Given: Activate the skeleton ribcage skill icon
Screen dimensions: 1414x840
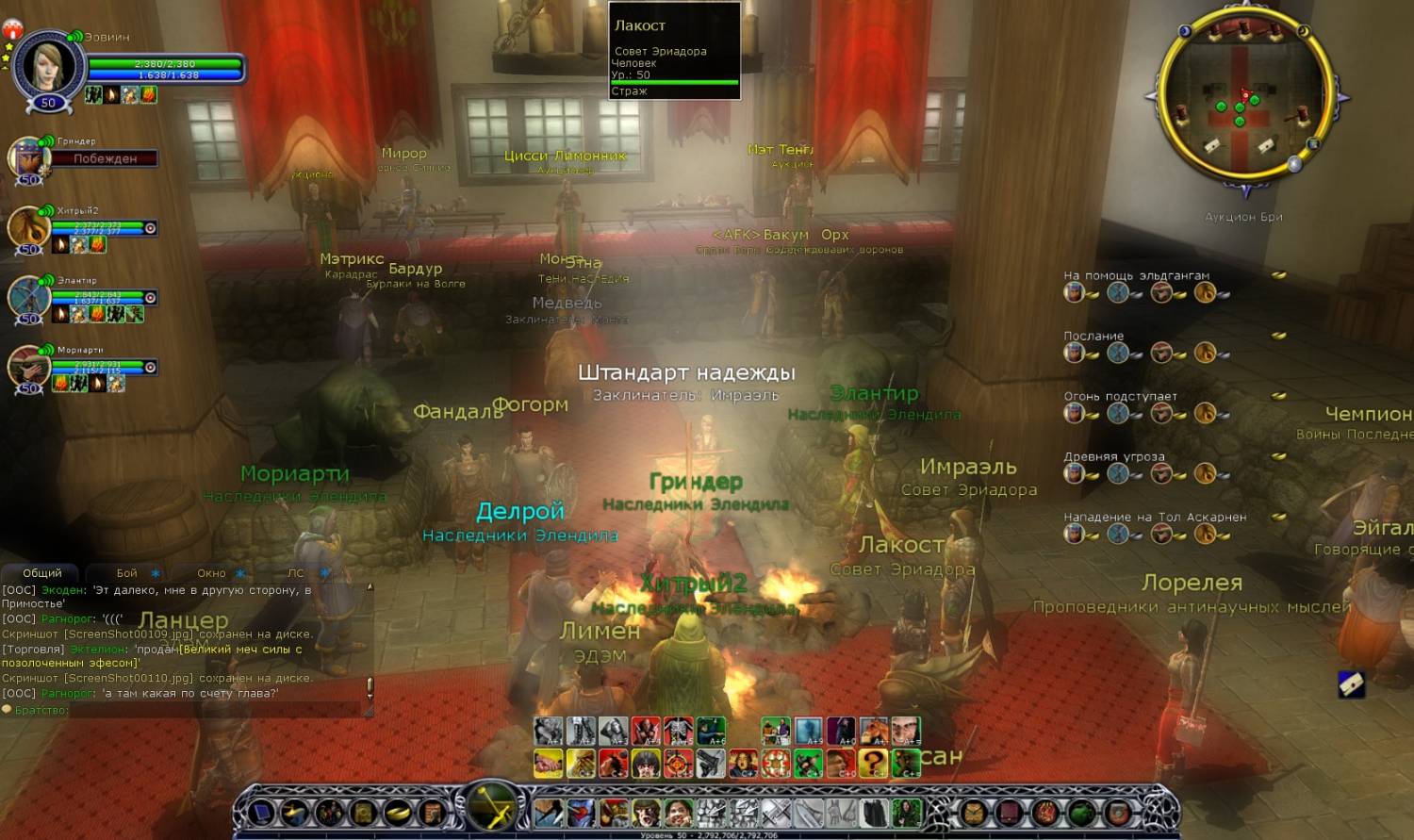Looking at the screenshot, I should tap(679, 731).
